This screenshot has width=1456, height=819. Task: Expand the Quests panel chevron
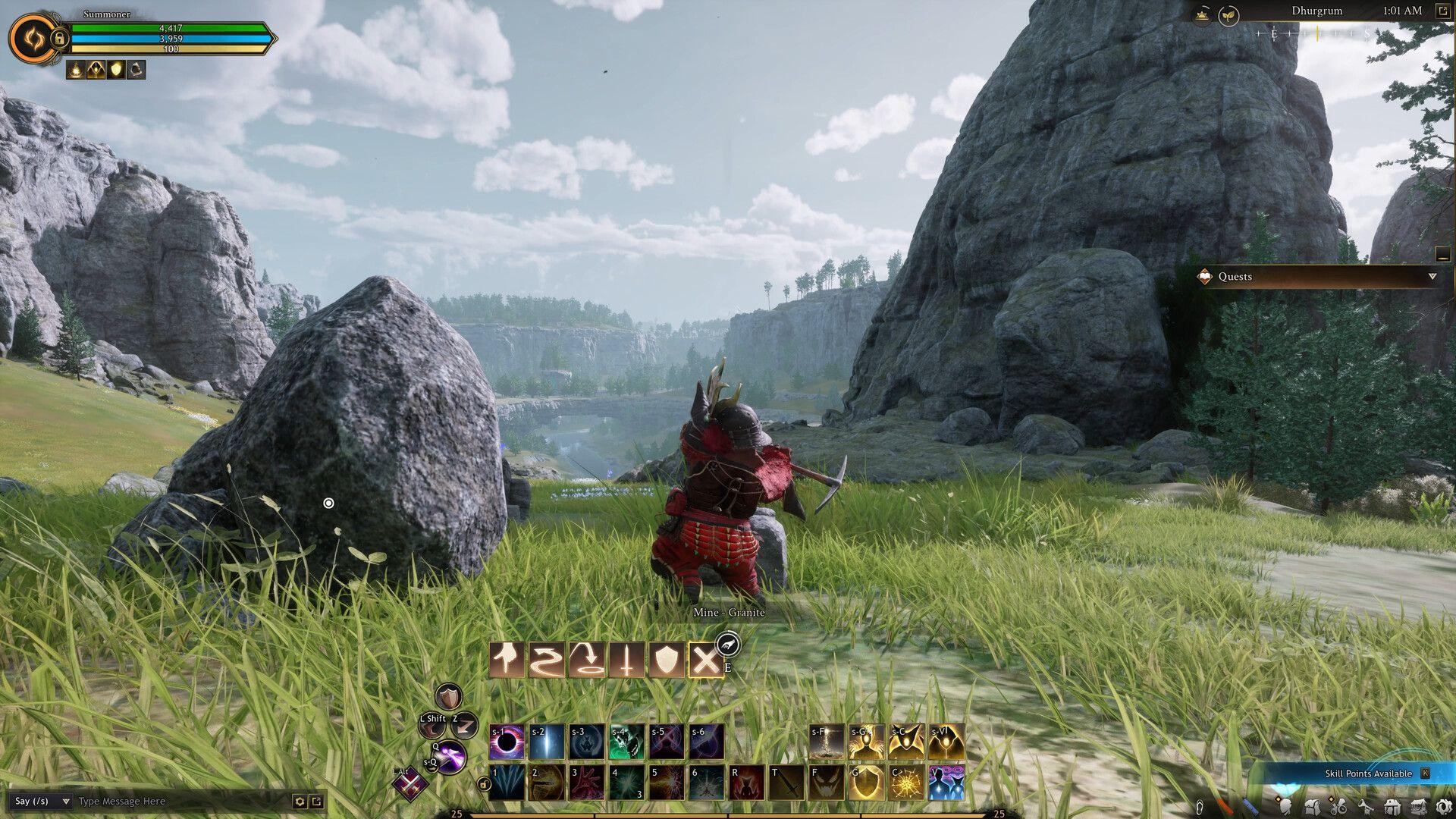tap(1430, 277)
